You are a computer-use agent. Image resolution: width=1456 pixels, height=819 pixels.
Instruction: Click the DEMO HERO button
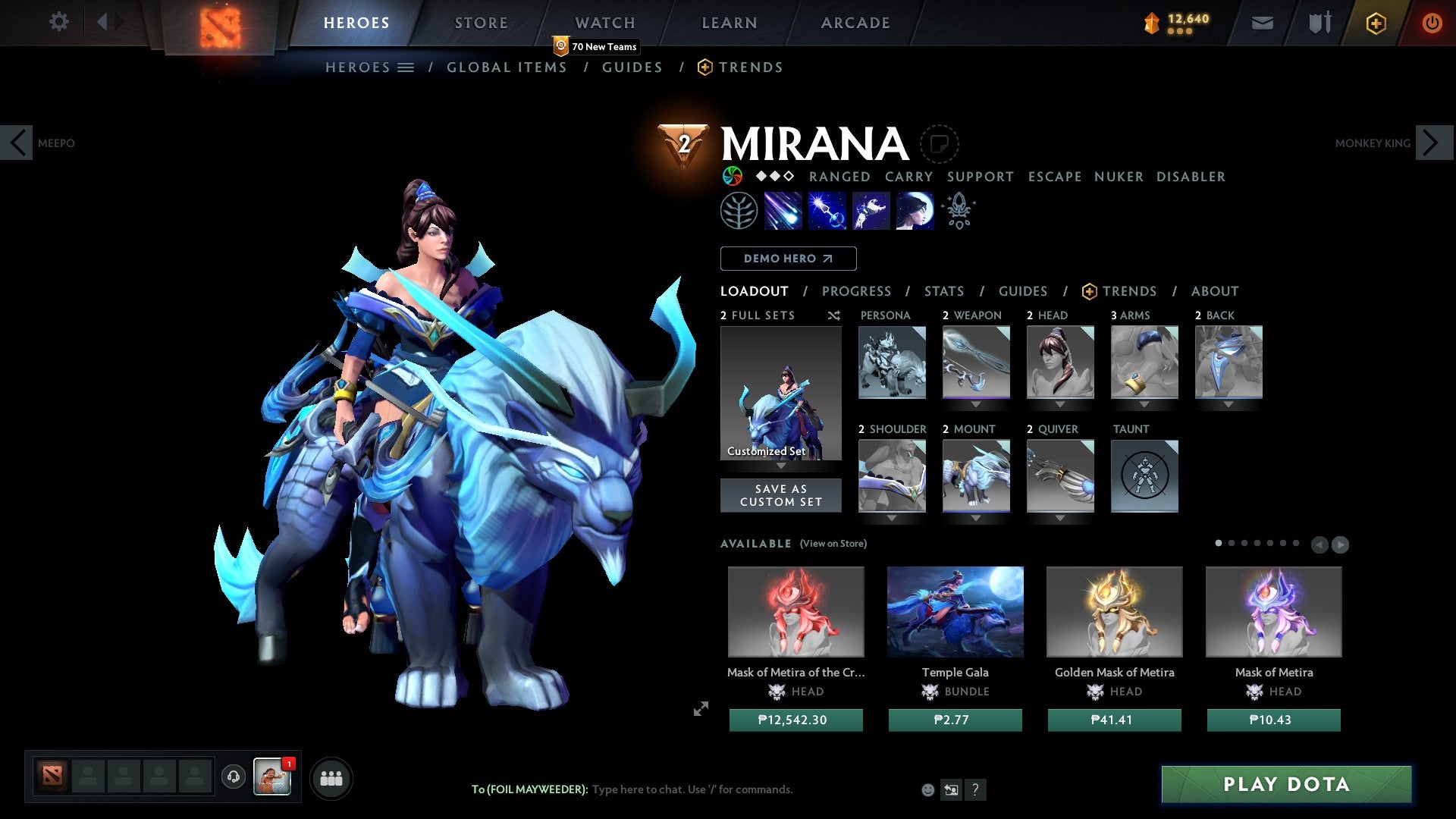pos(788,258)
